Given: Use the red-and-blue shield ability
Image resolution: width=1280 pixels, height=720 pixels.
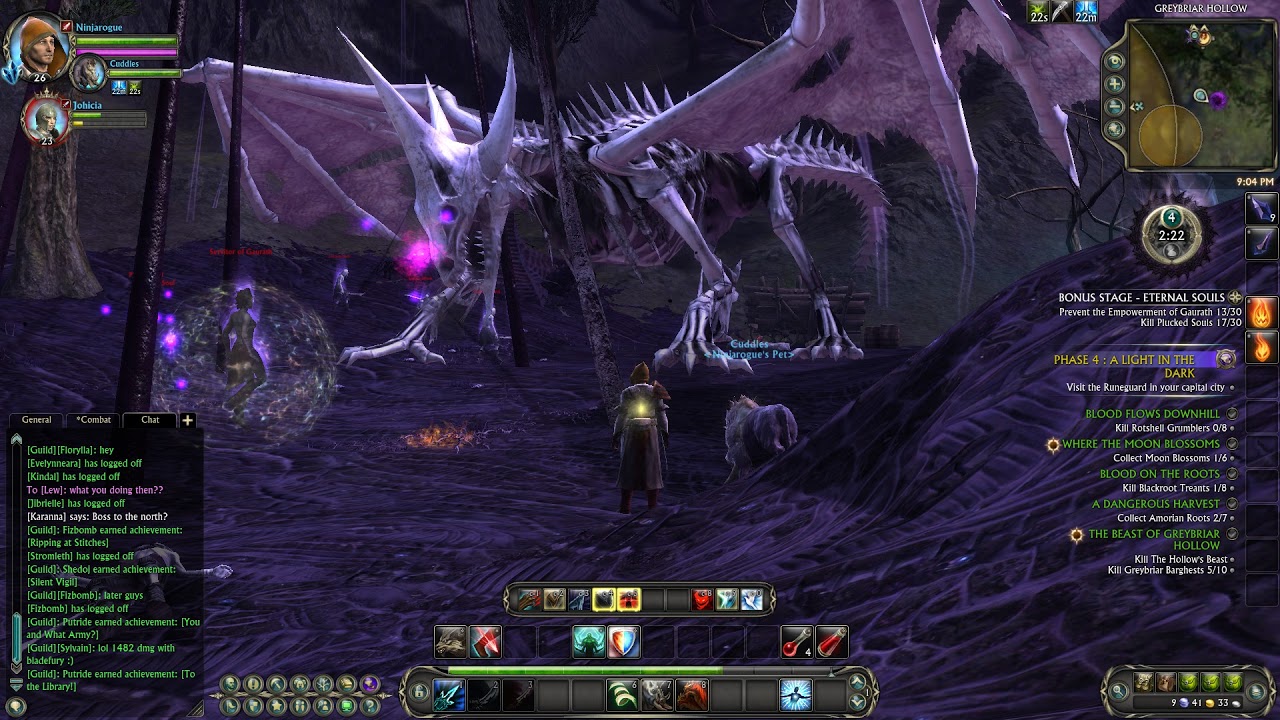Looking at the screenshot, I should [x=623, y=642].
